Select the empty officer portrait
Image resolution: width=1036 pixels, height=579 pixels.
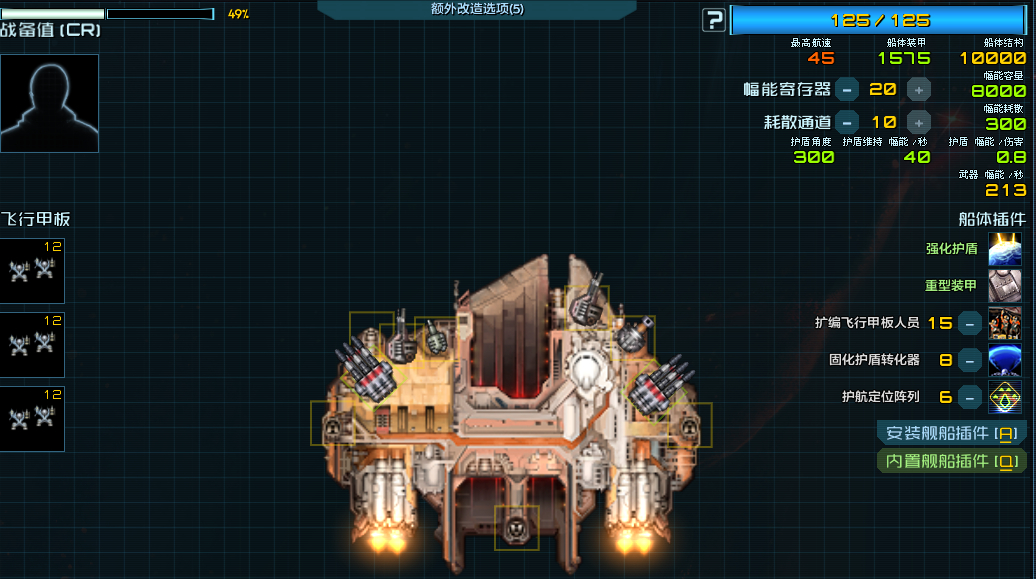[x=49, y=103]
